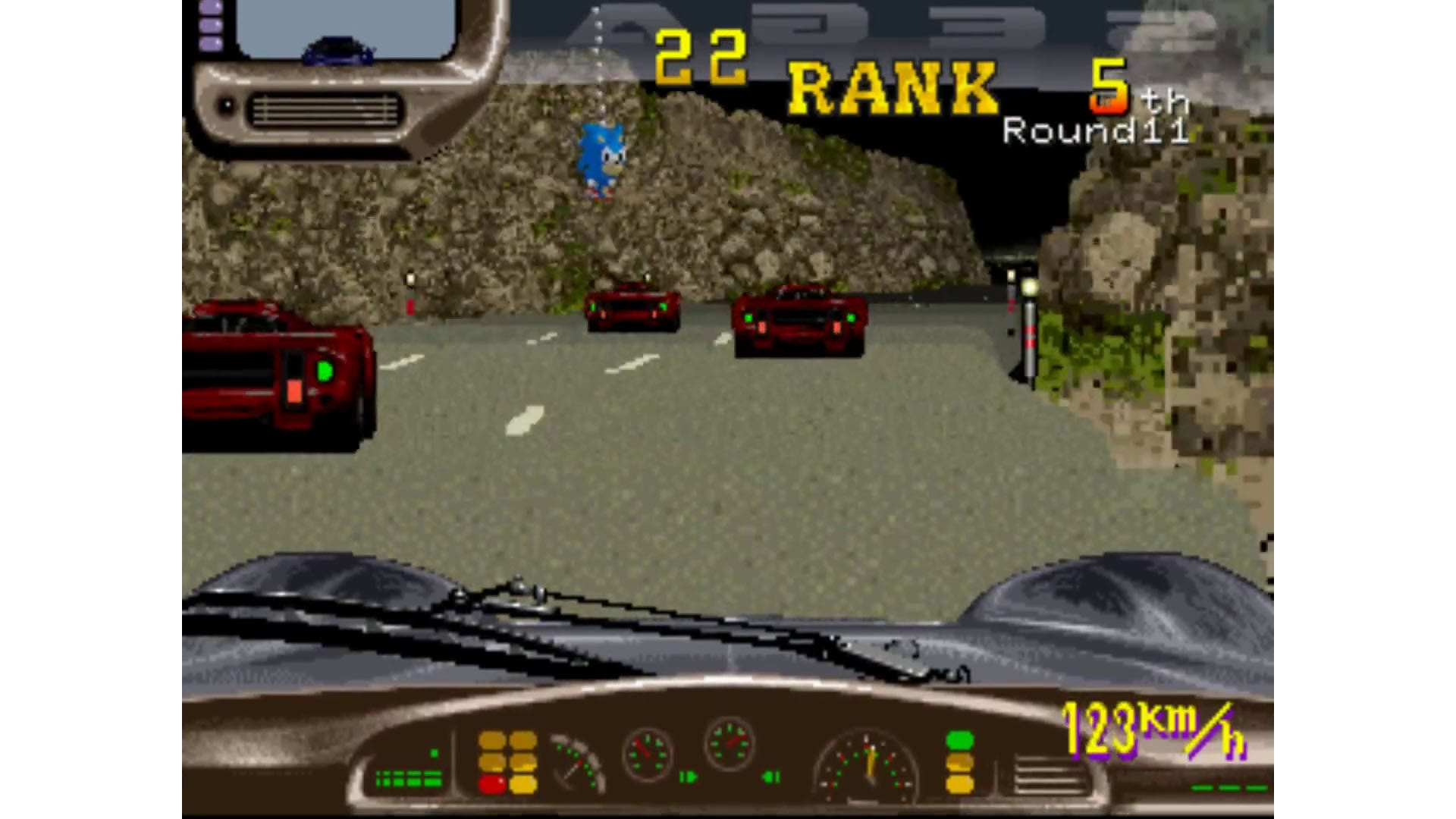Open the air vent grille under the mirror
This screenshot has width=1456, height=819.
coord(326,110)
